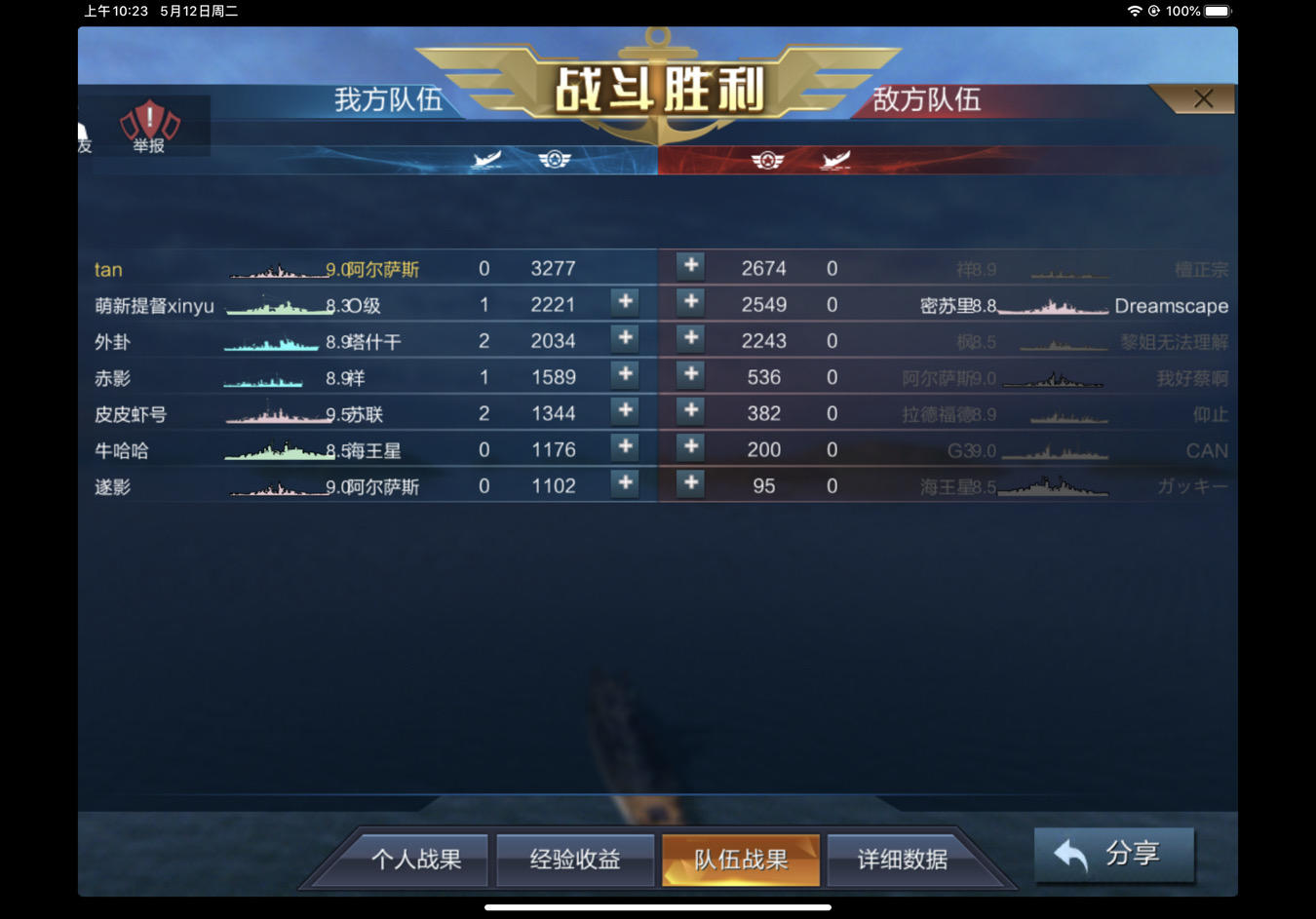Click the plus button on 密苏里's enemy row

[x=690, y=303]
